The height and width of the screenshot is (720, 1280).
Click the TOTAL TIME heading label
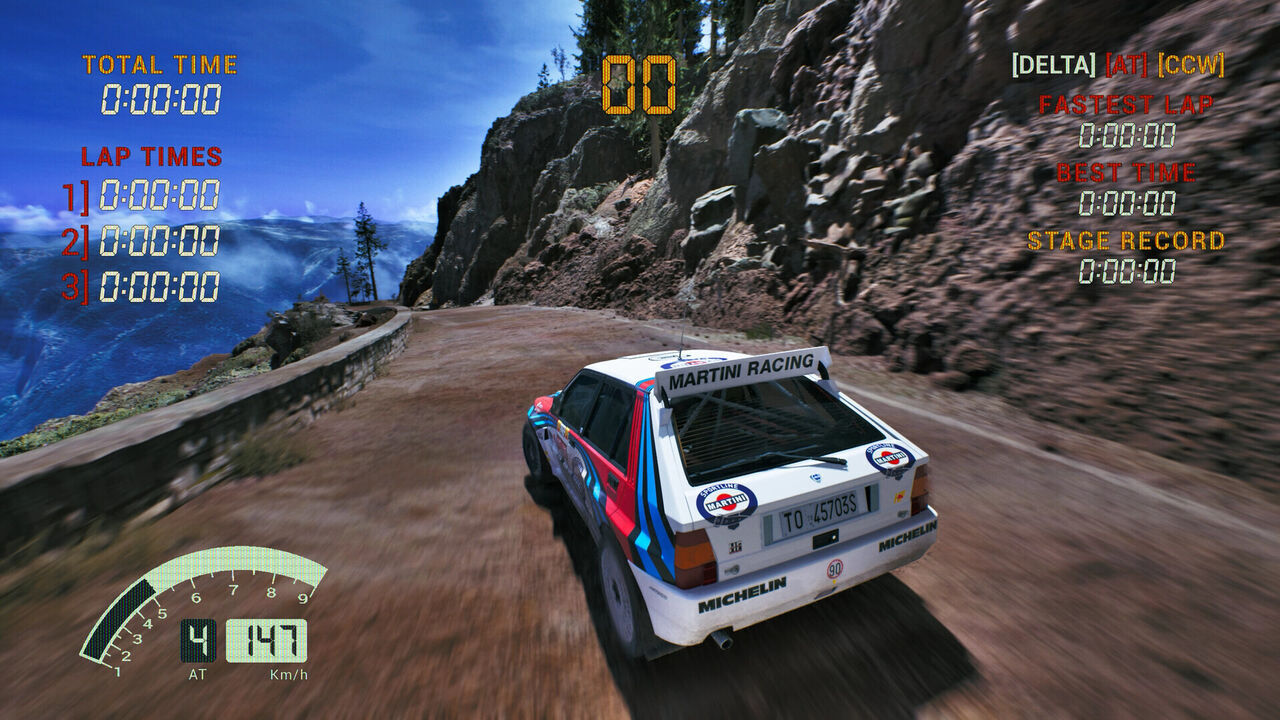tap(160, 63)
